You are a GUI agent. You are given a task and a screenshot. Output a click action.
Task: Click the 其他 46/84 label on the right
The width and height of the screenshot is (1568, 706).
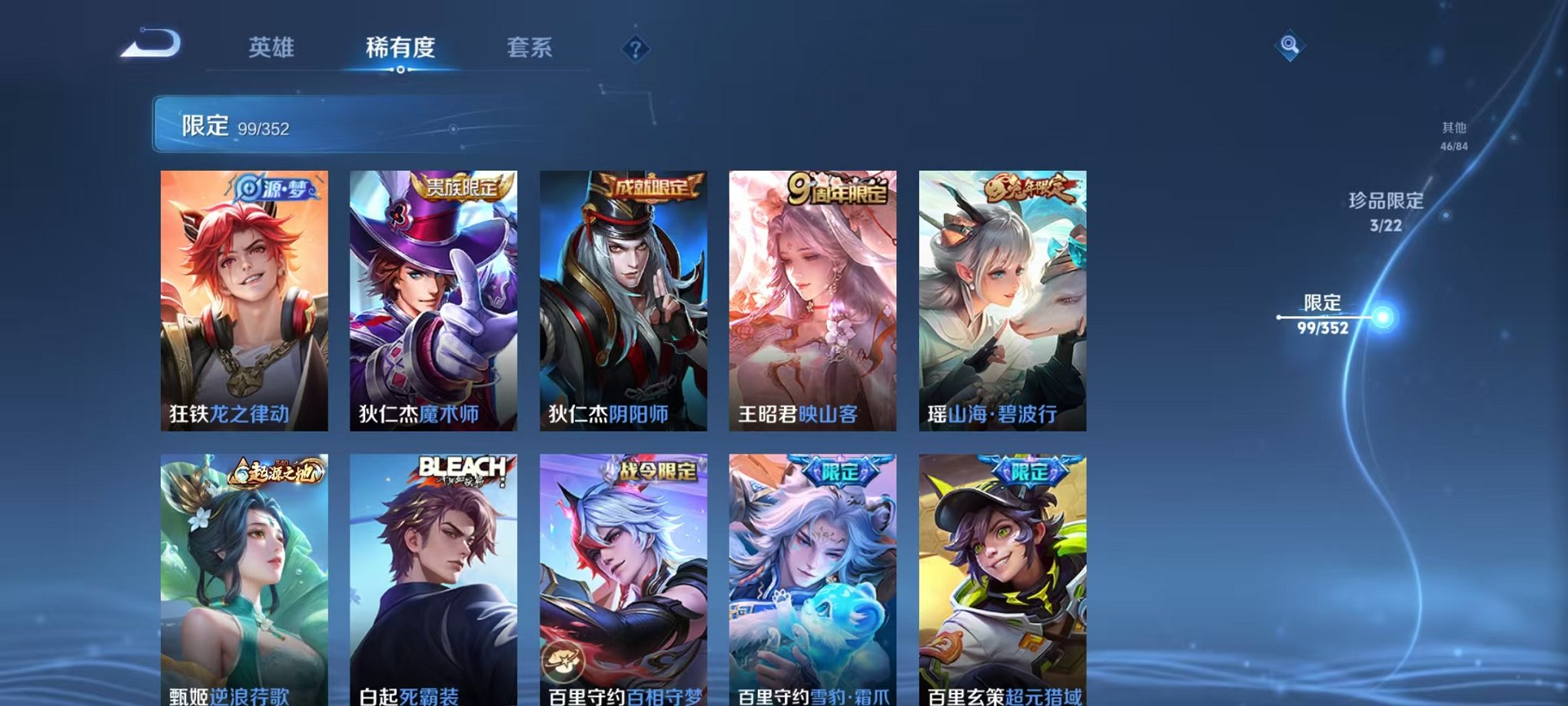[1453, 137]
